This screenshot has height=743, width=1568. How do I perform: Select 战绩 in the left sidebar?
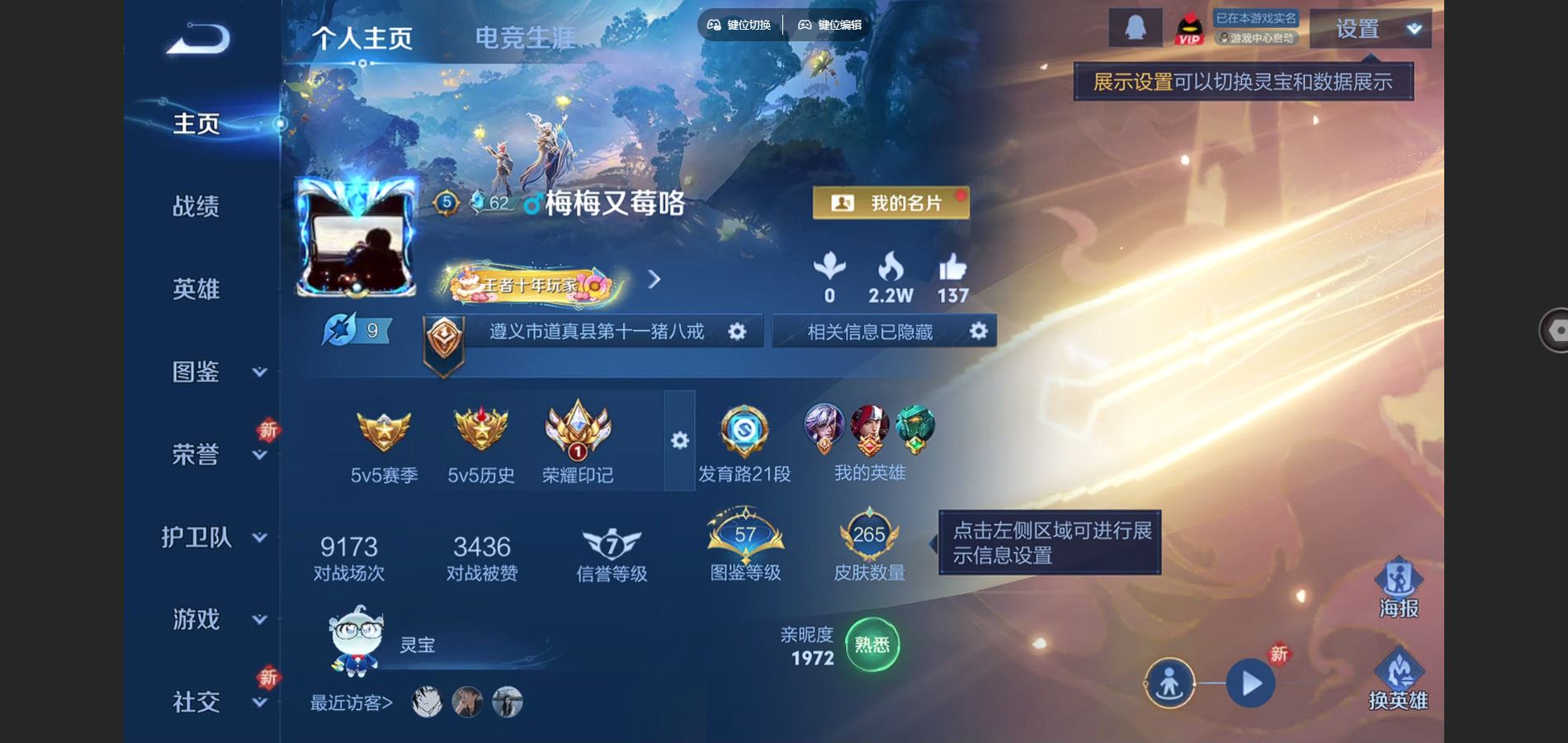tap(196, 208)
